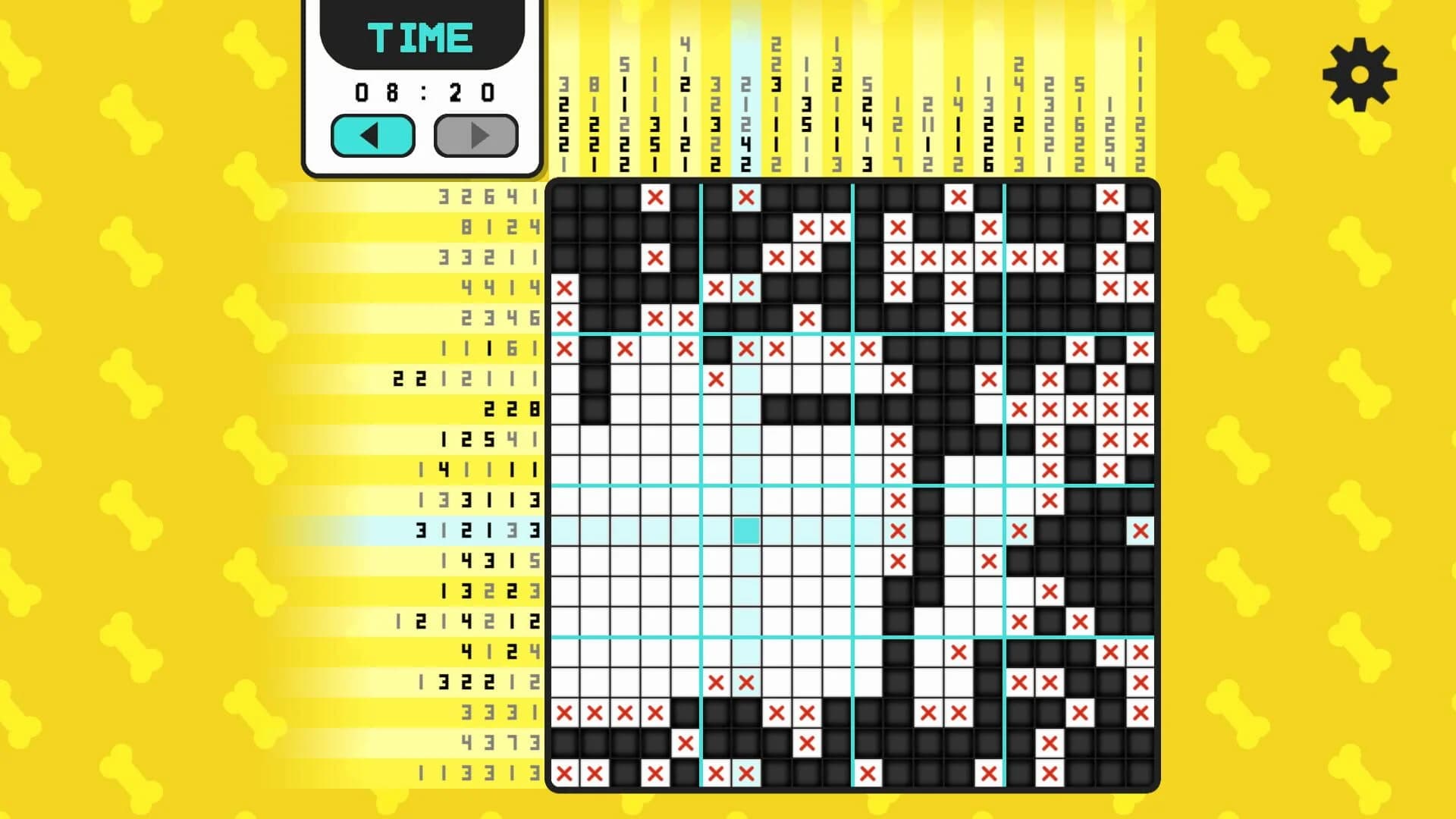The width and height of the screenshot is (1456, 819).
Task: Select the bottom-left X-marked grid cell
Action: [x=565, y=774]
